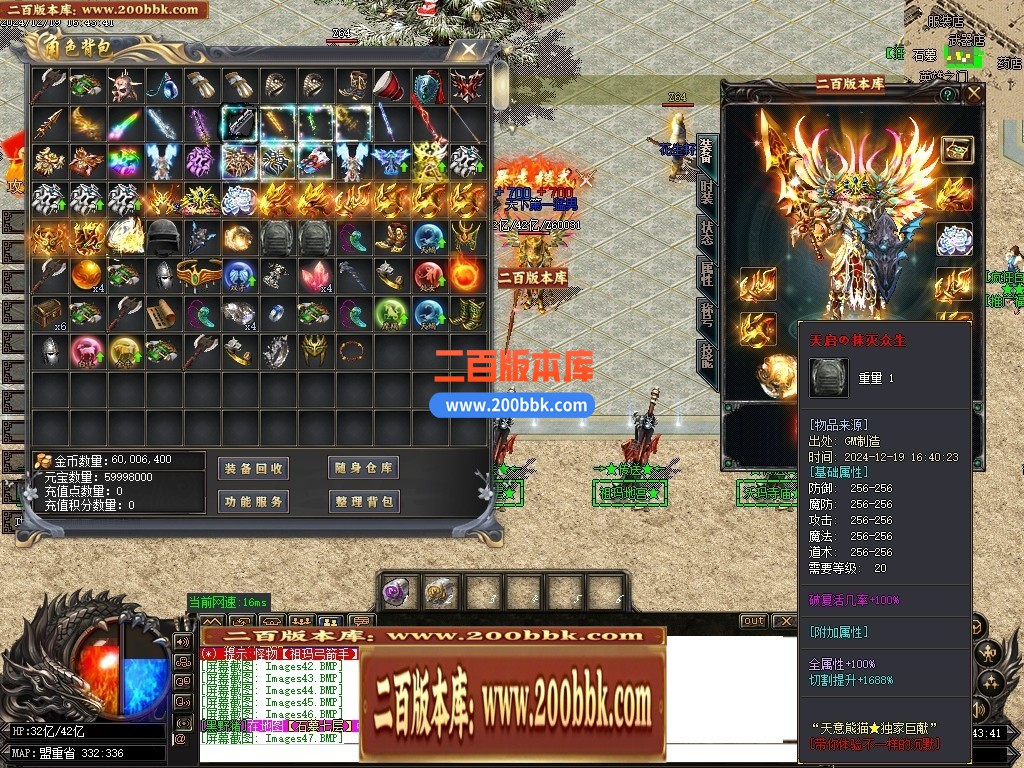Pick the rainbow sword in the backpack

[124, 124]
